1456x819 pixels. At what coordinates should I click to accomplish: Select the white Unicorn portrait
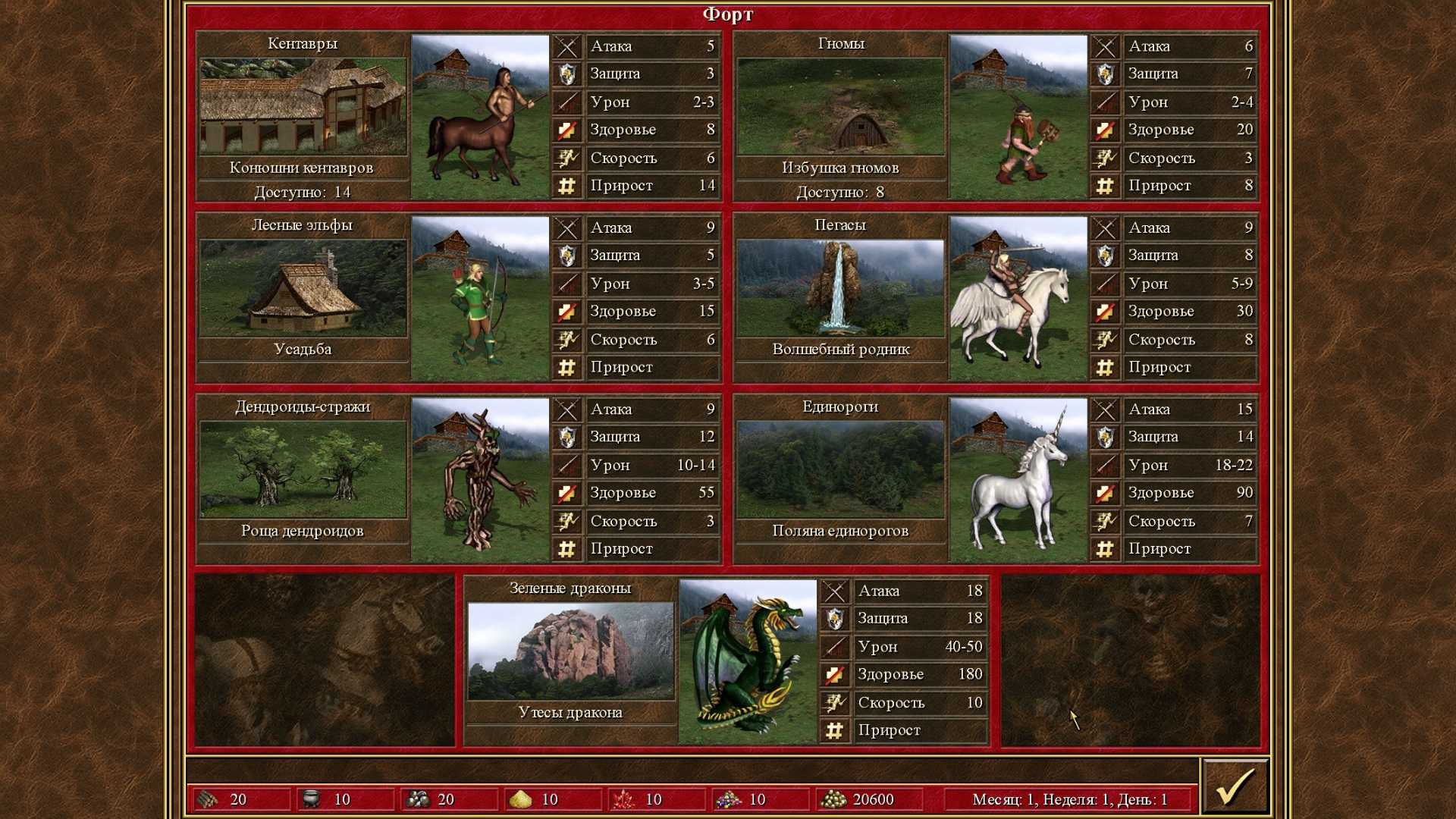(1018, 480)
